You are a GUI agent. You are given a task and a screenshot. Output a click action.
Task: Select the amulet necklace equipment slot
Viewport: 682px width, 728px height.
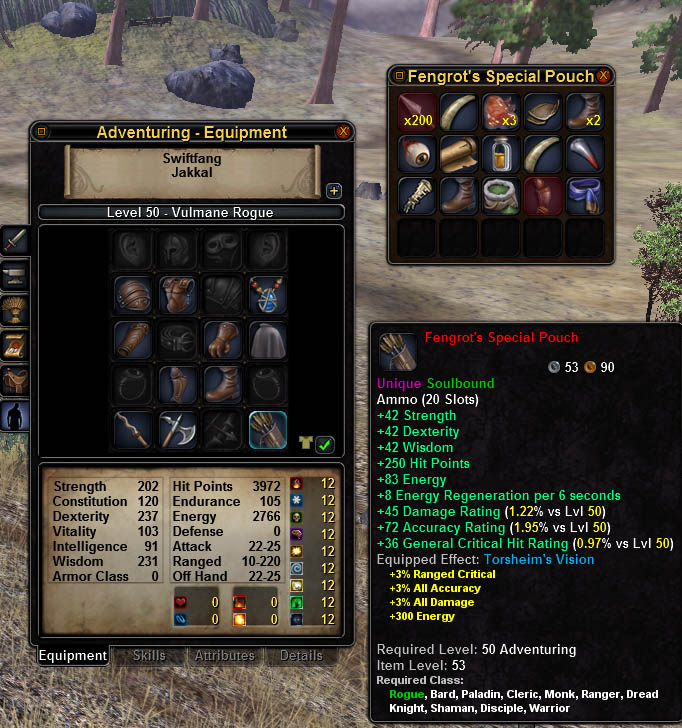click(268, 295)
